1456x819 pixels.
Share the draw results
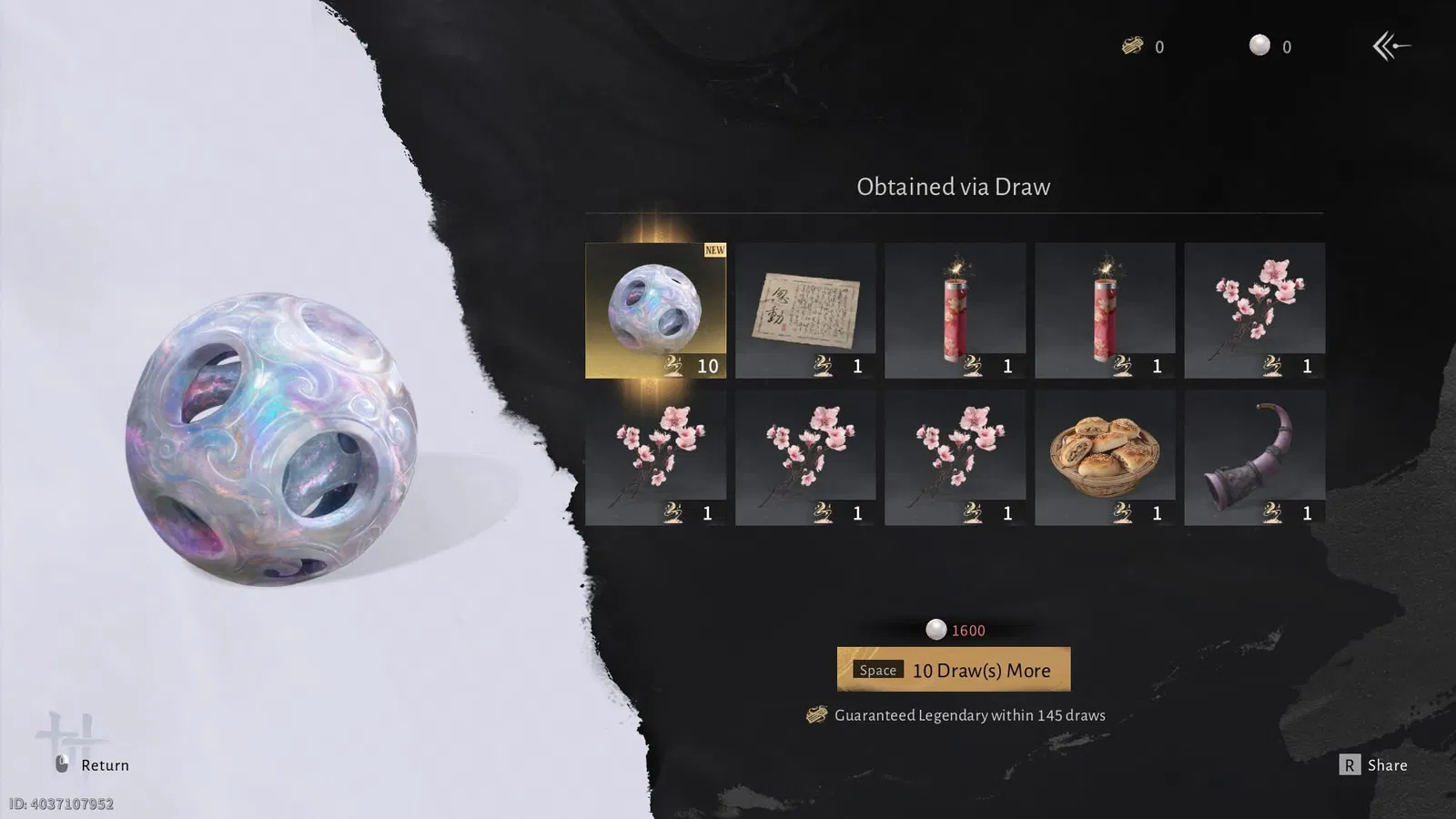click(x=1374, y=765)
